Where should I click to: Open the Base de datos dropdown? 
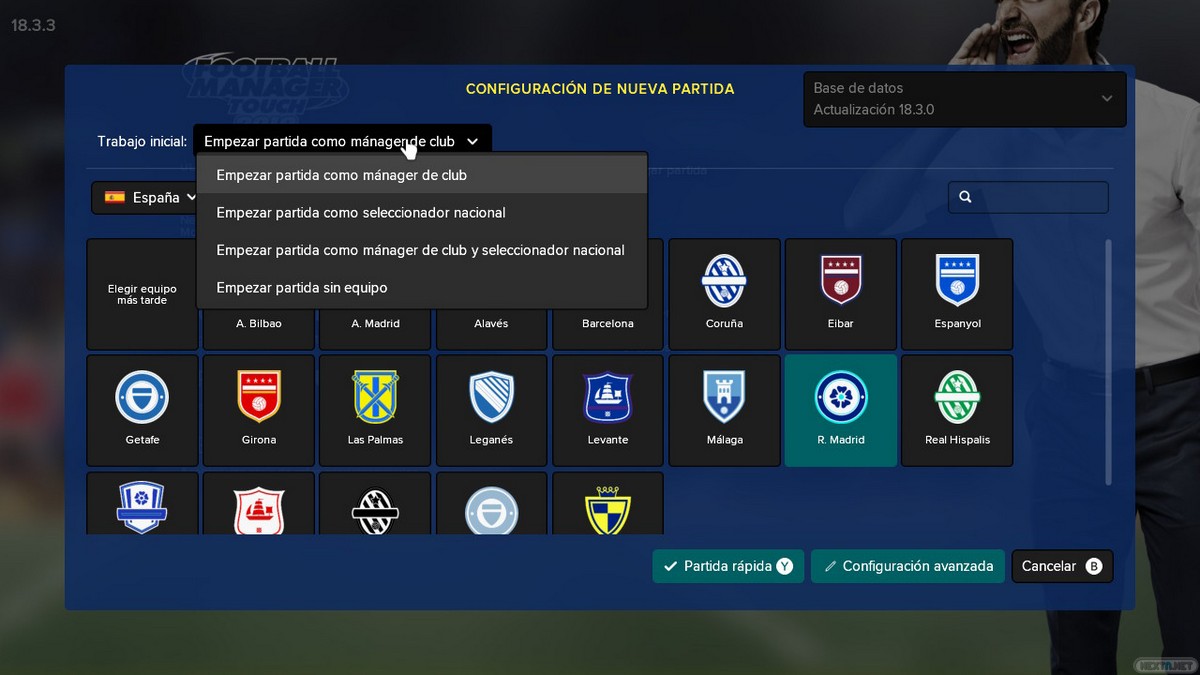pyautogui.click(x=964, y=99)
